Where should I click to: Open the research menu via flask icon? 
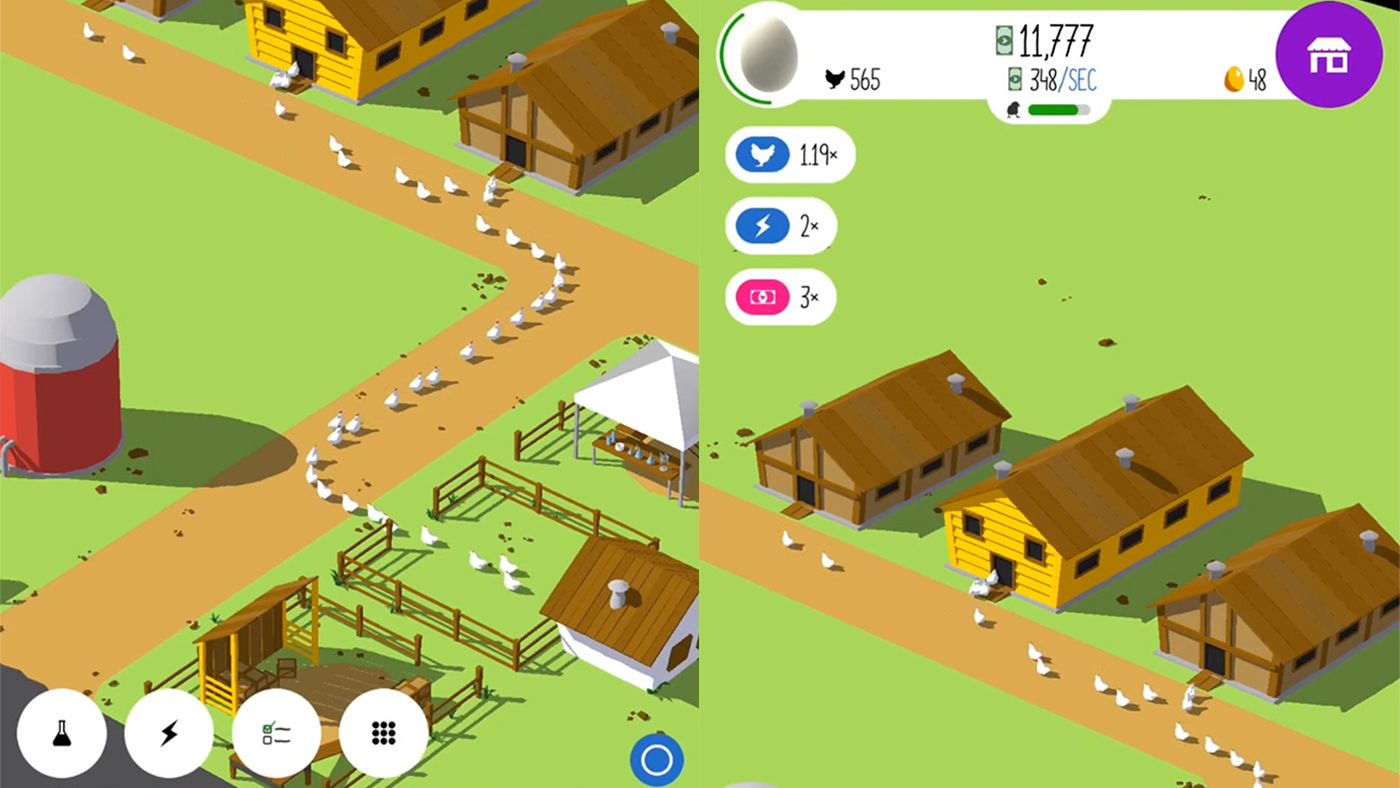click(x=62, y=733)
